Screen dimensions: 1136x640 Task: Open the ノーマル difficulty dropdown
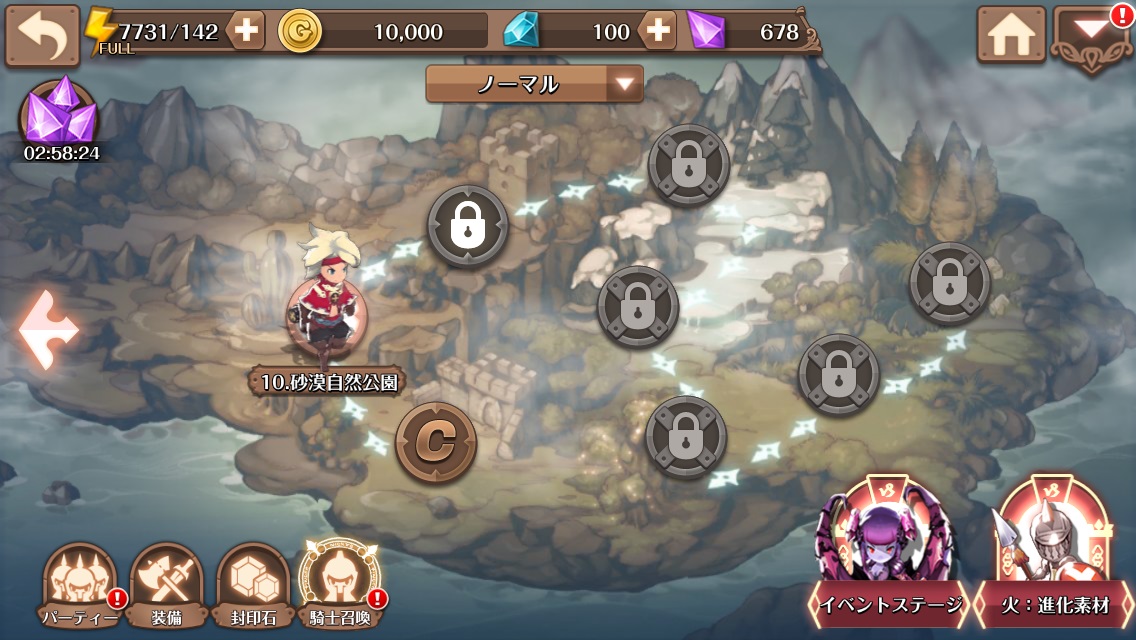click(x=534, y=84)
